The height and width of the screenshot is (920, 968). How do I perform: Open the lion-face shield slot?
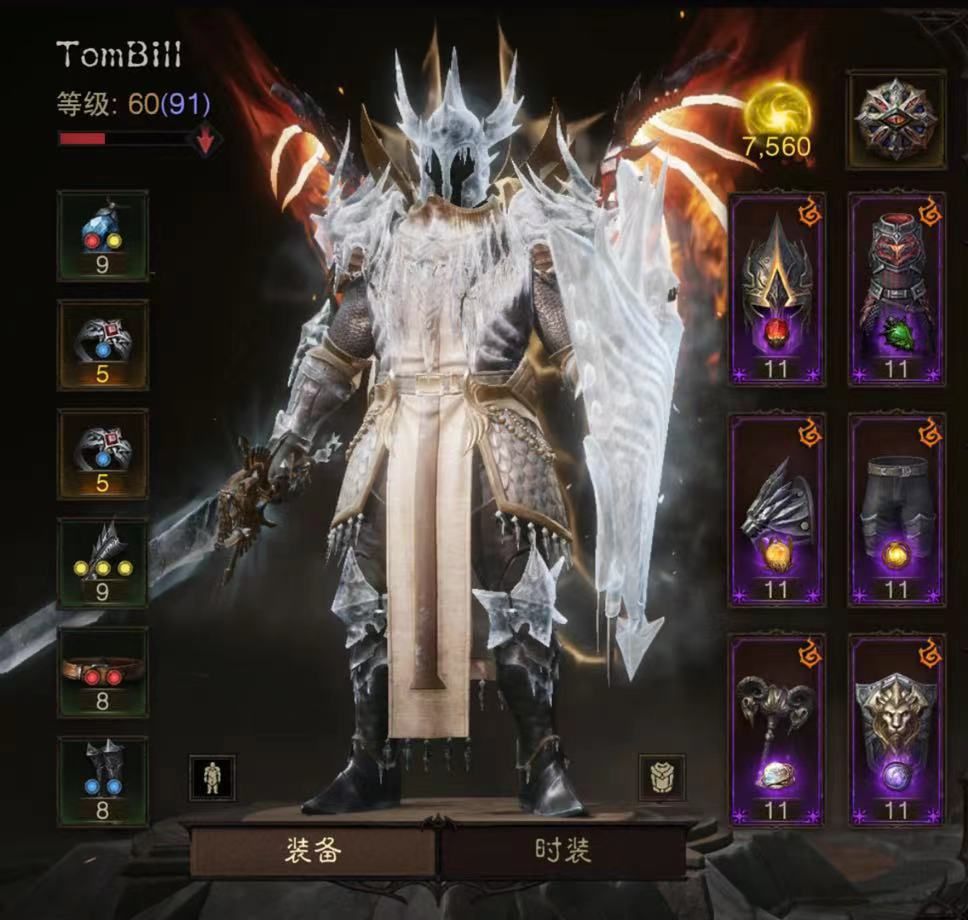tap(896, 729)
